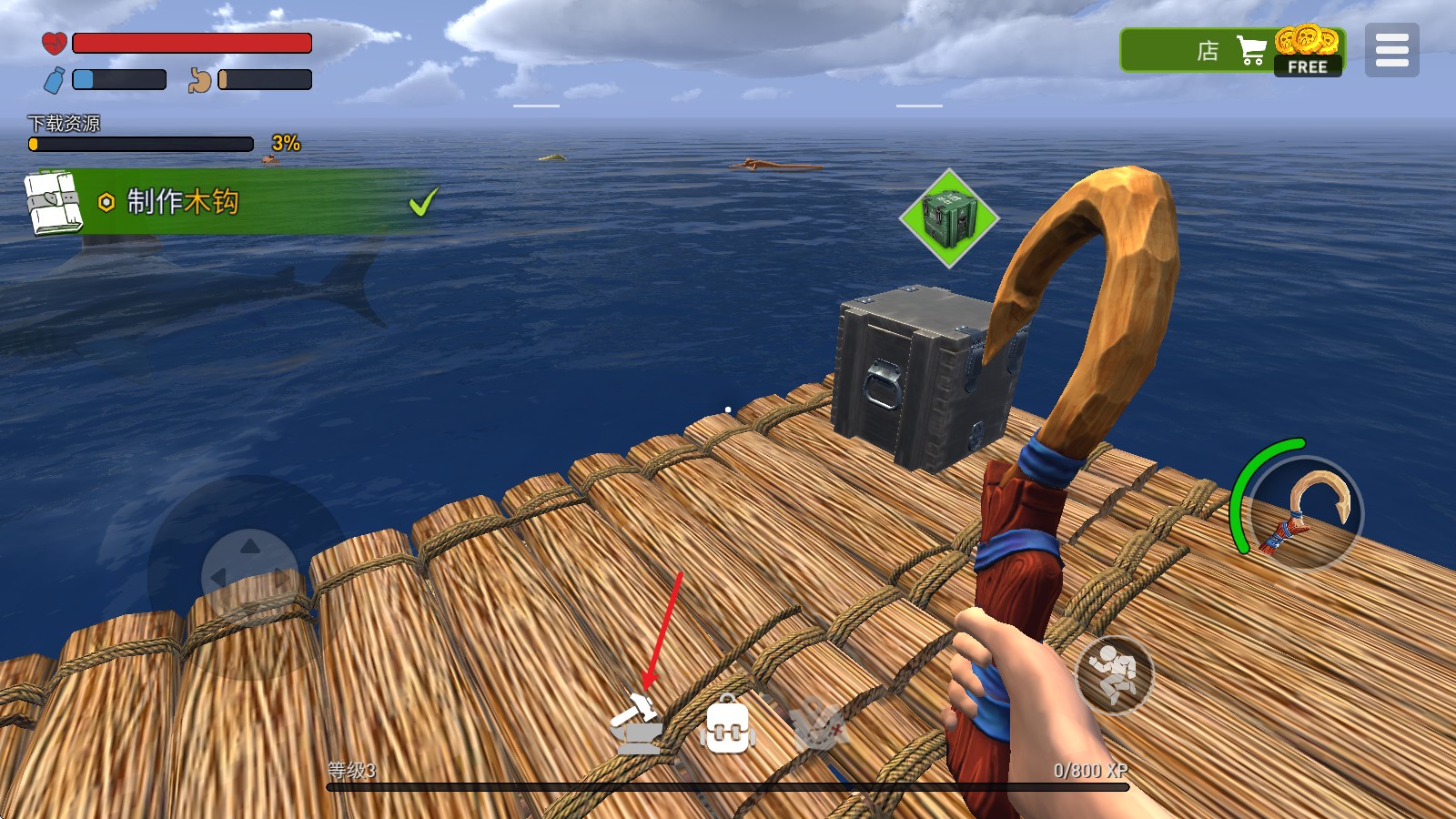Tap the green crate marker icon

[949, 218]
